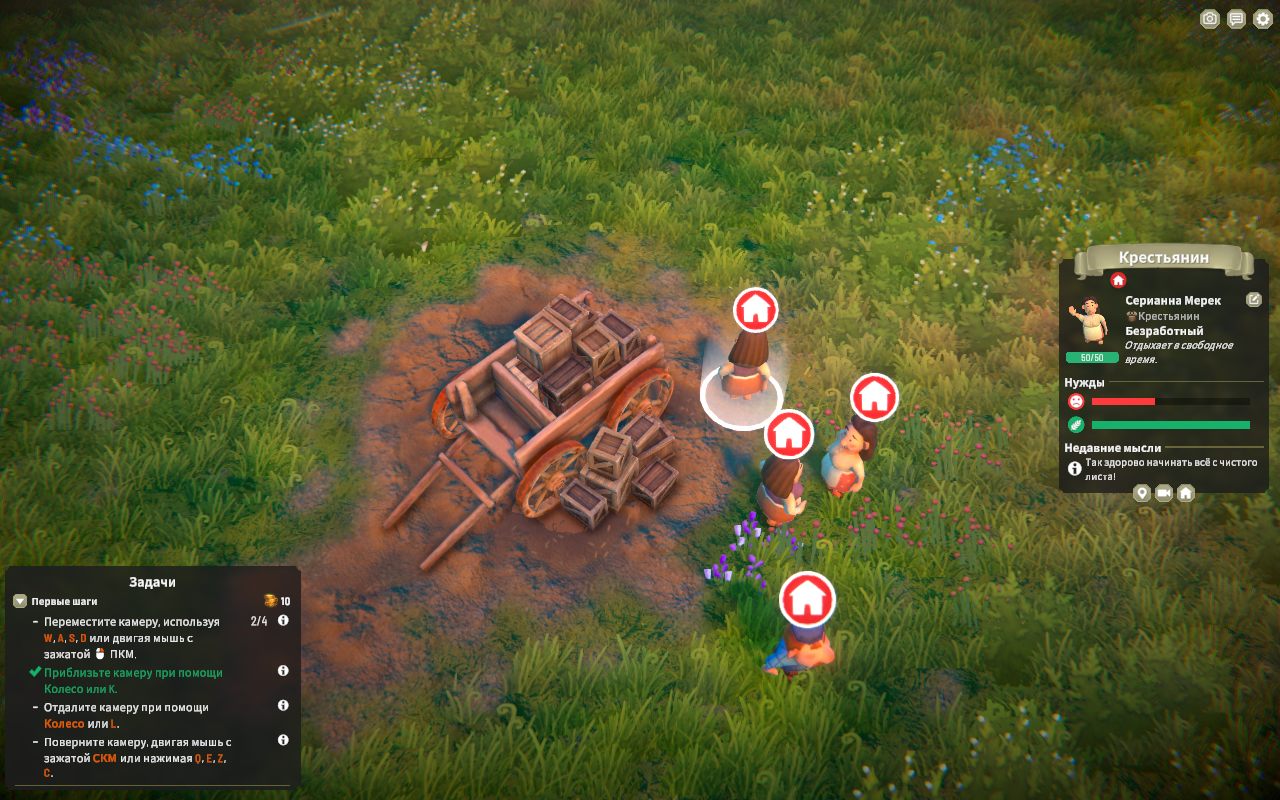Open the gear settings menu

(x=1263, y=19)
